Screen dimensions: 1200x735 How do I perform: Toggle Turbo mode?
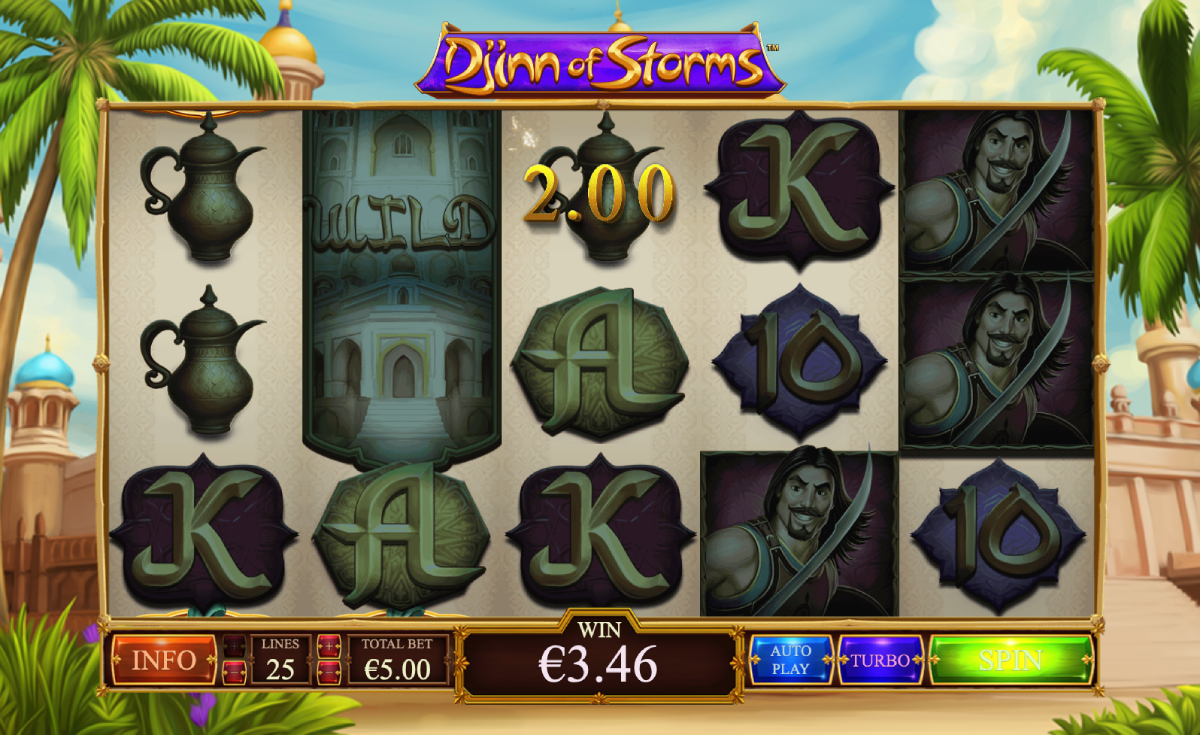(880, 660)
